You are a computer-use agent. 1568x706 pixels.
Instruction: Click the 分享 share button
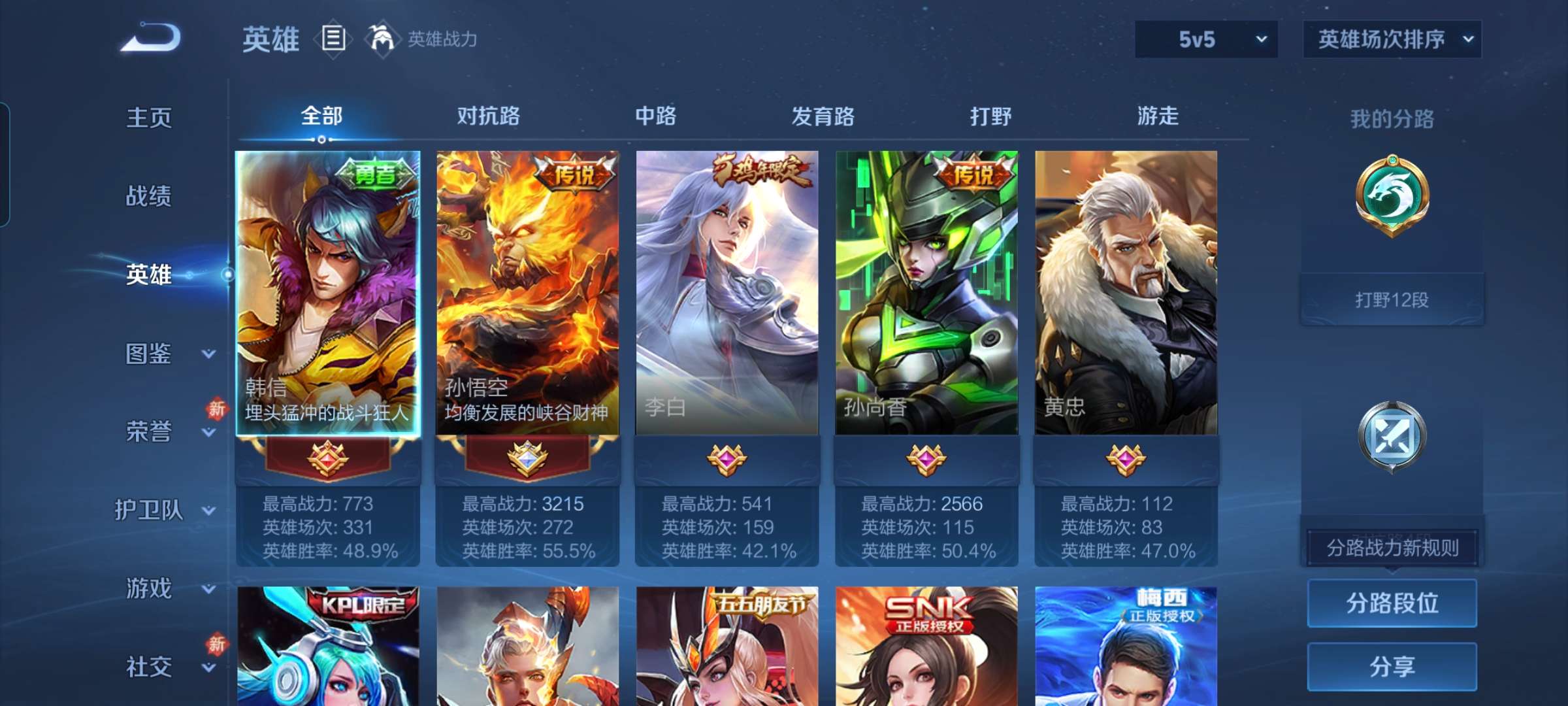[x=1392, y=665]
